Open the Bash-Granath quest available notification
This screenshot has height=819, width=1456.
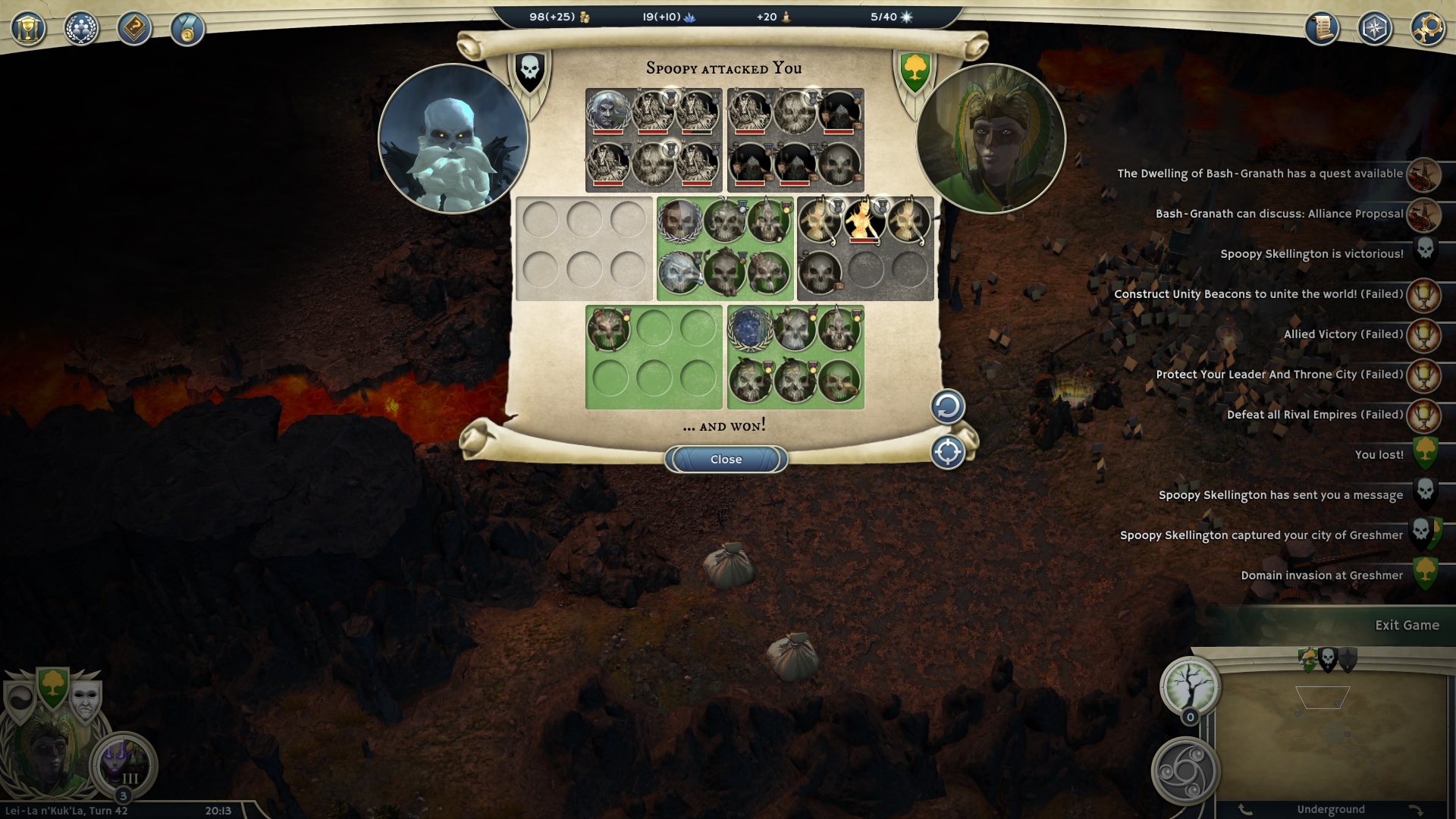pyautogui.click(x=1260, y=174)
